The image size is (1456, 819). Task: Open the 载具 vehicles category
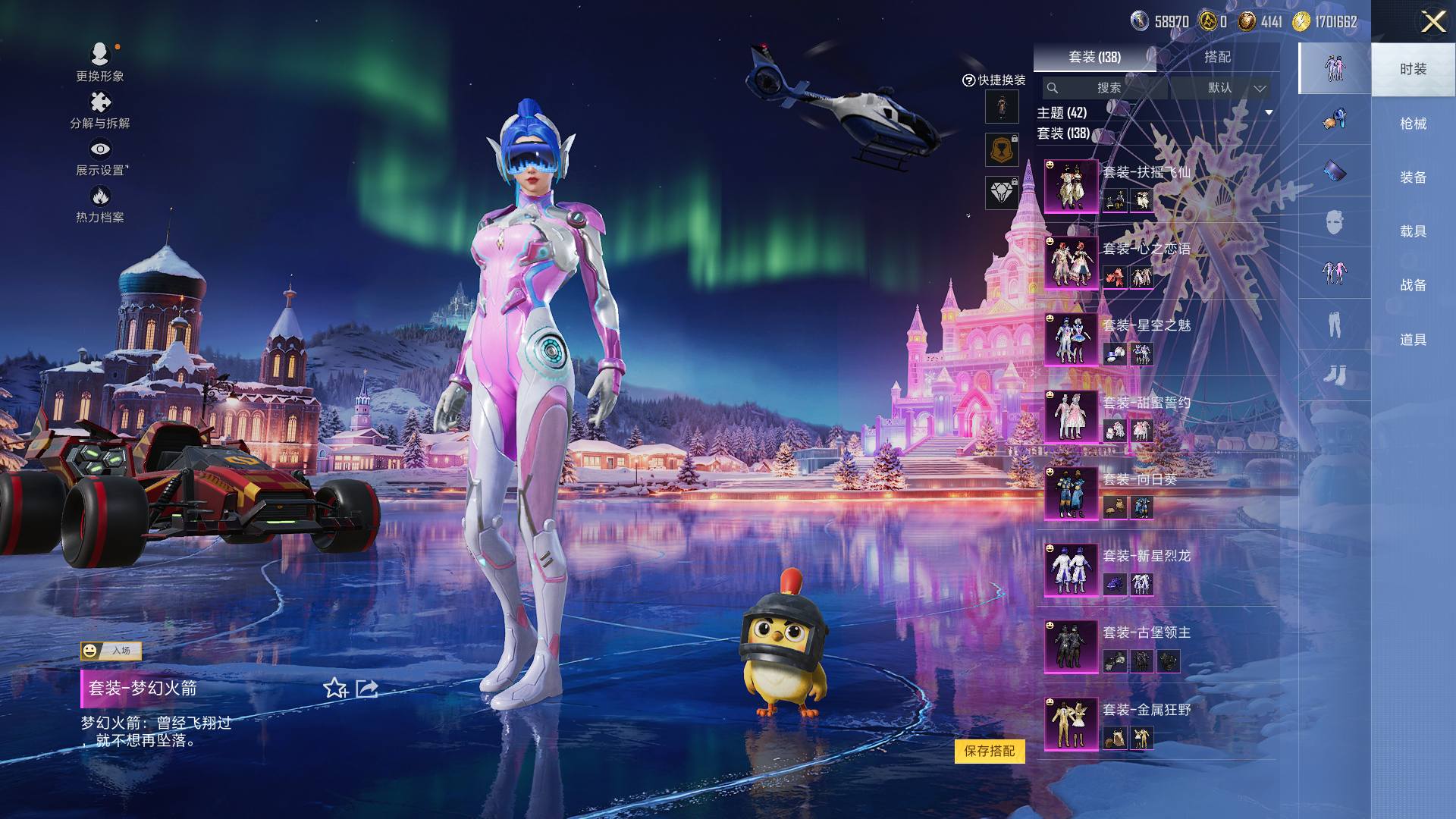[x=1412, y=231]
